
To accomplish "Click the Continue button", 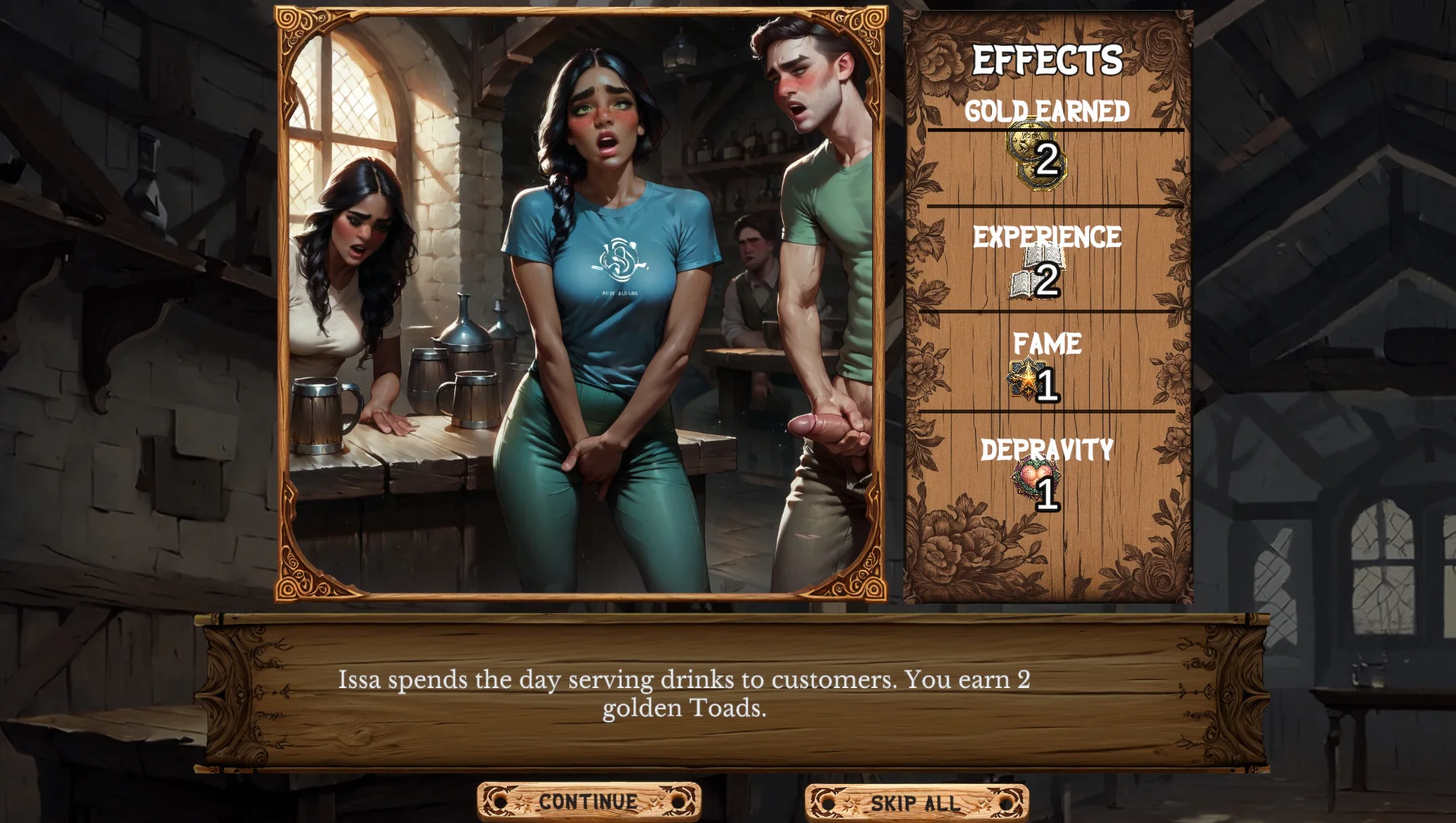I will (588, 802).
